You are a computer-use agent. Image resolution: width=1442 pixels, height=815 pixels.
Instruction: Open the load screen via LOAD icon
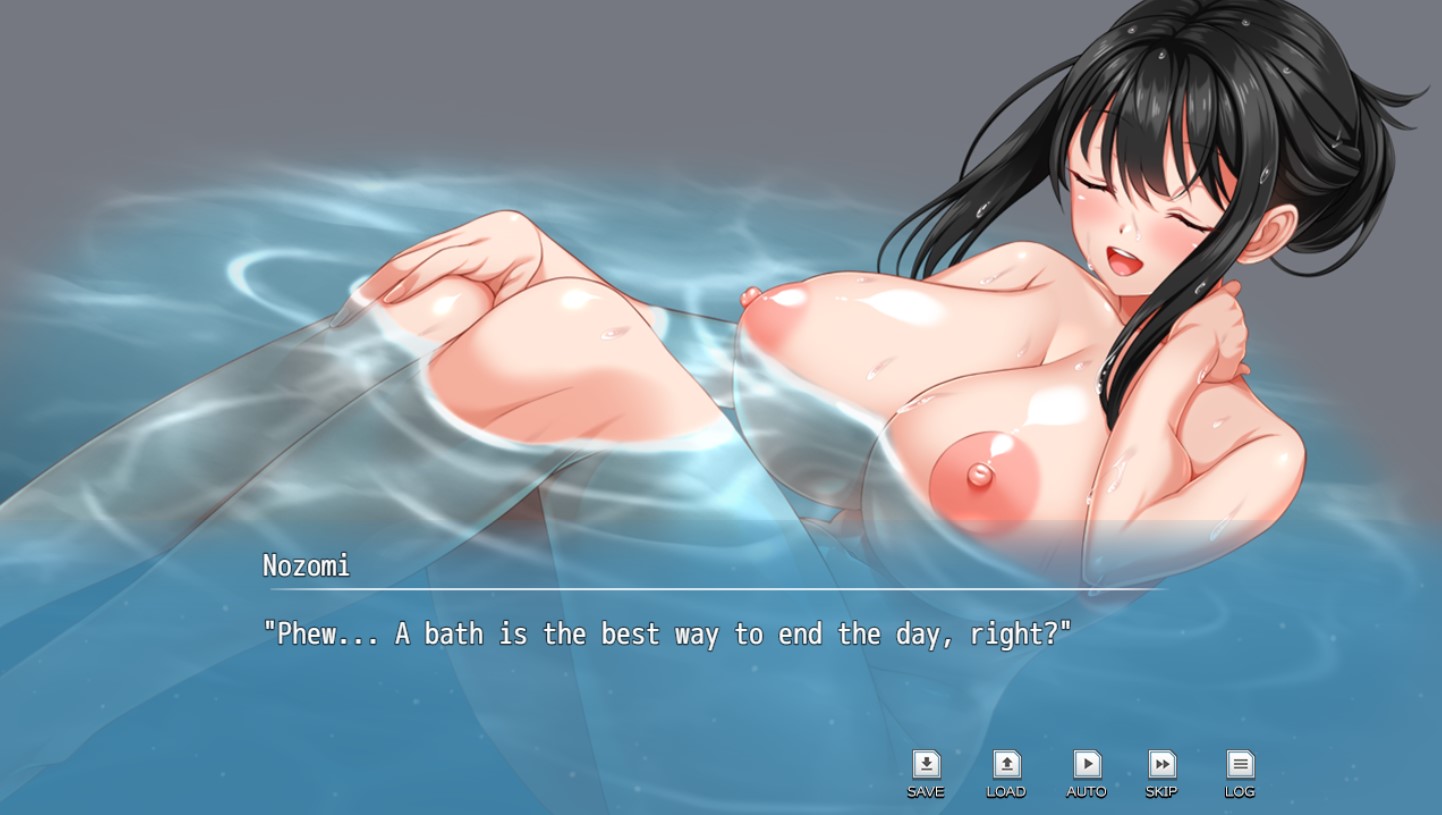(1005, 766)
